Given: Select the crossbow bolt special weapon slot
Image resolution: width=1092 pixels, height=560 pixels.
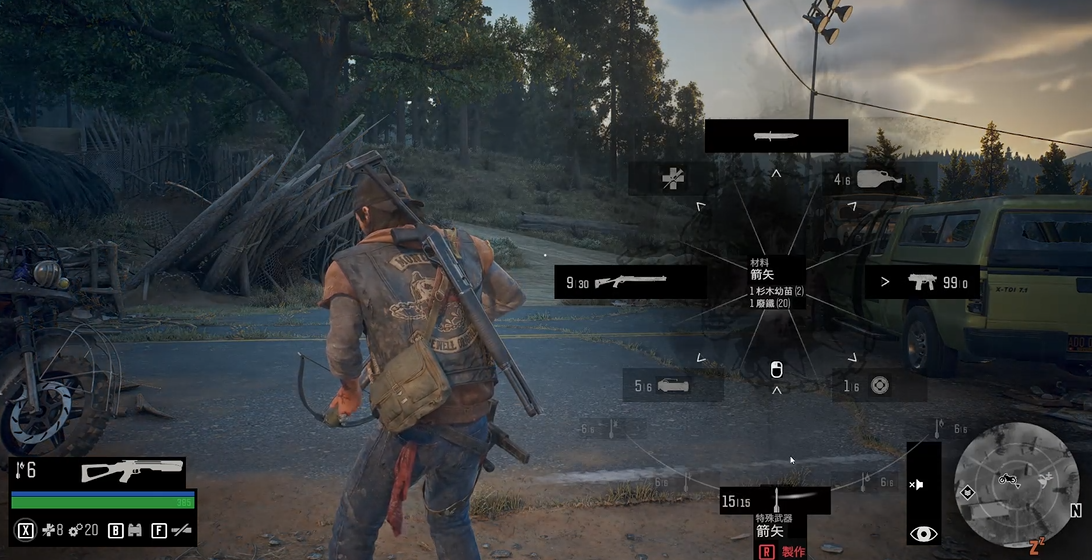Looking at the screenshot, I should click(x=777, y=500).
